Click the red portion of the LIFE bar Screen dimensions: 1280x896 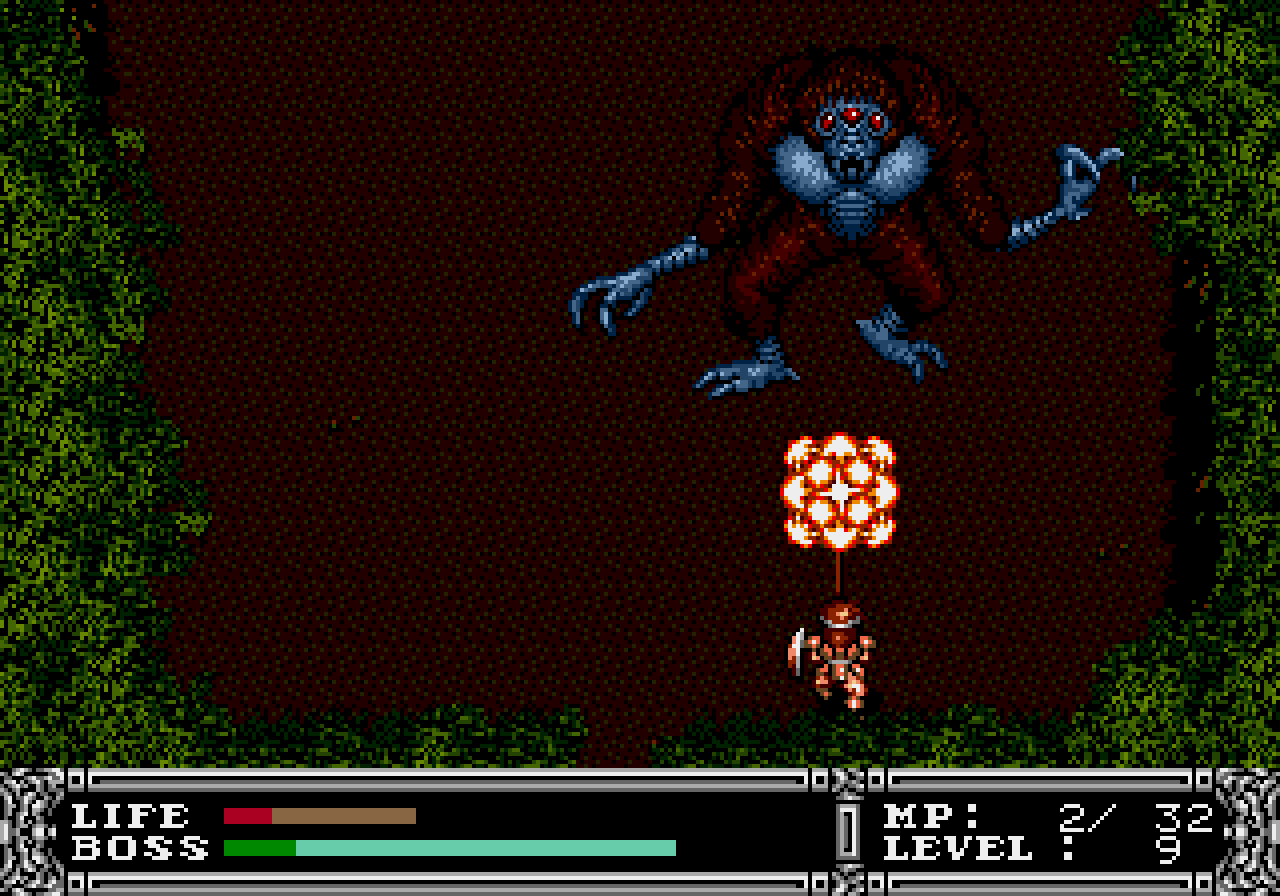click(250, 815)
